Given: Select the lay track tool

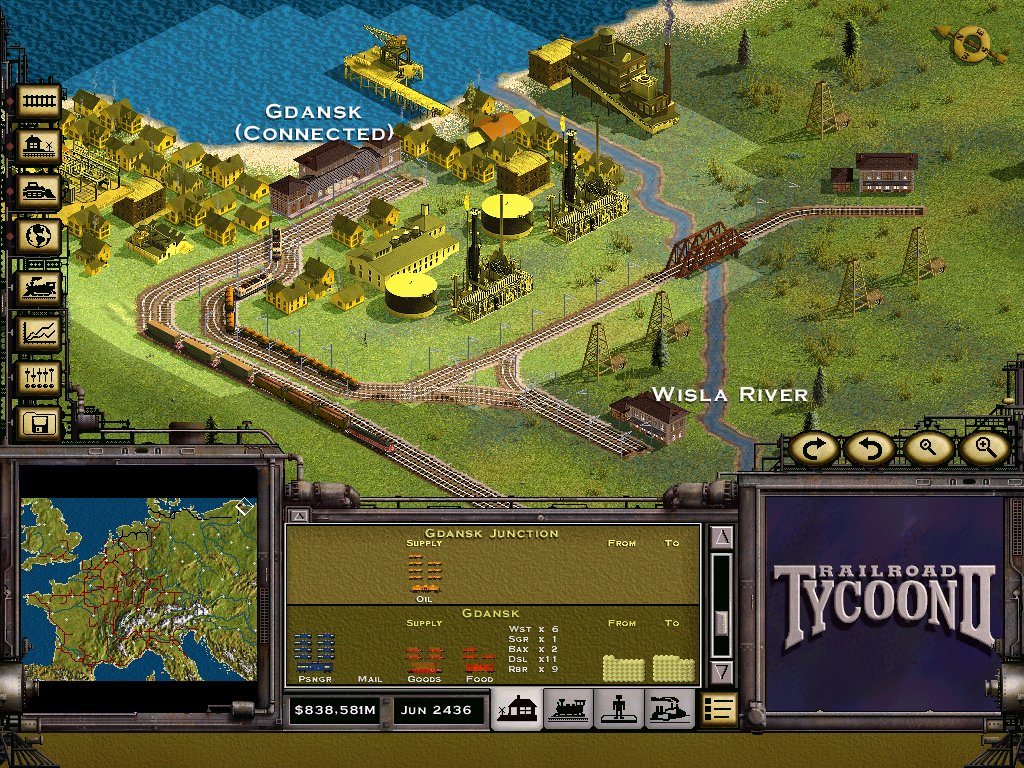Looking at the screenshot, I should 40,101.
